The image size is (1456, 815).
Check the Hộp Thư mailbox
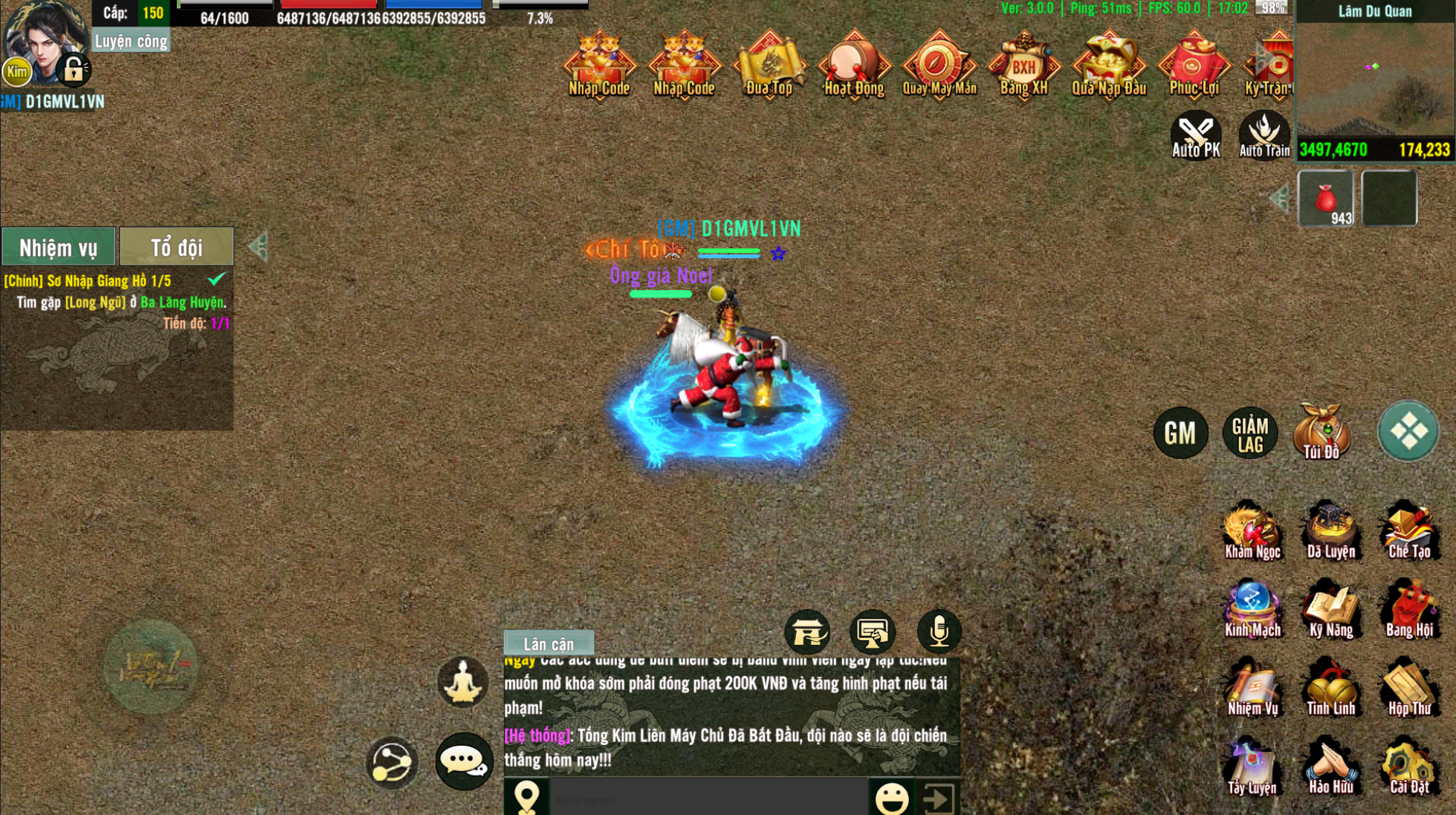tap(1408, 688)
